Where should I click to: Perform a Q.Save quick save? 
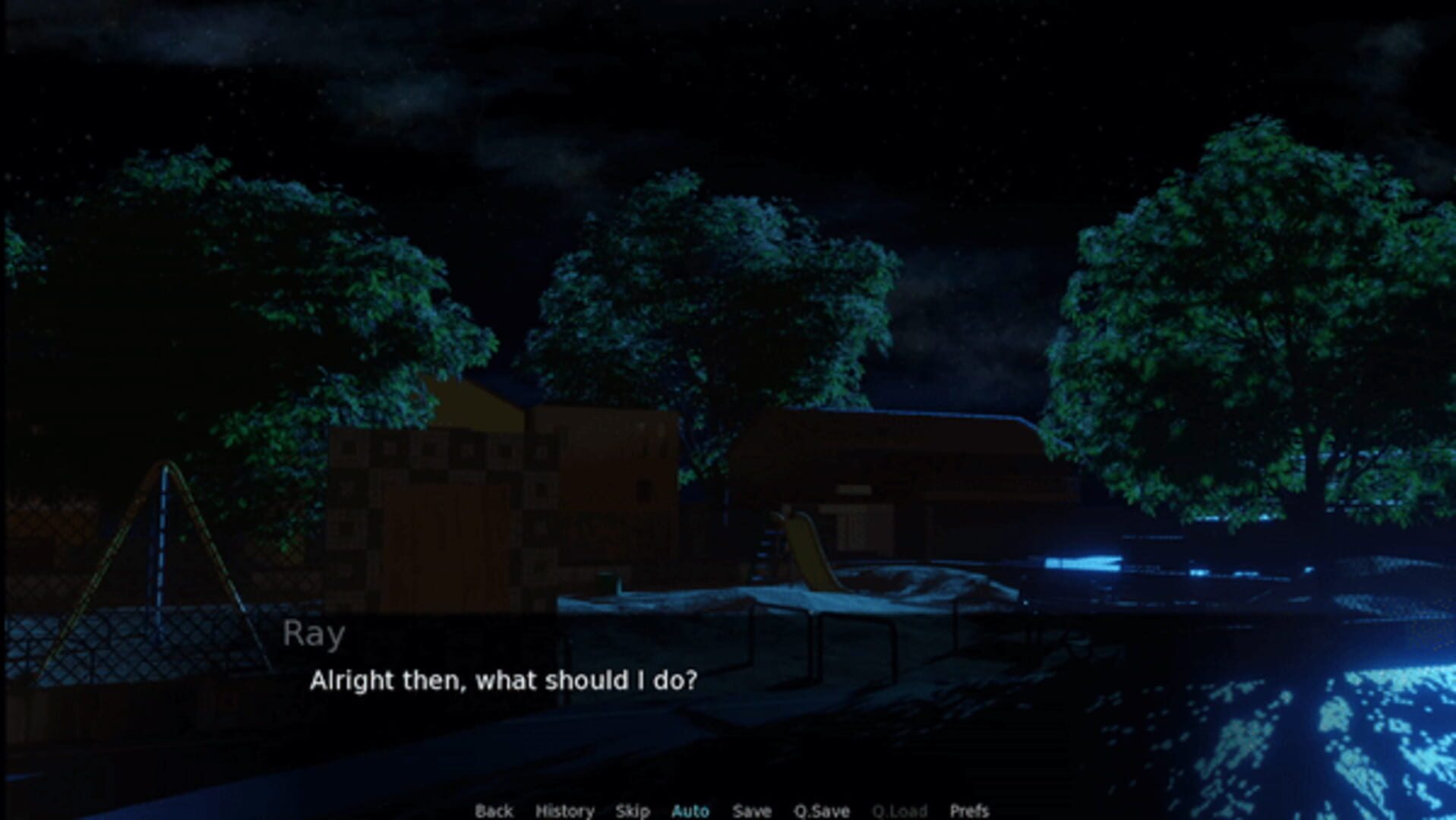[823, 811]
